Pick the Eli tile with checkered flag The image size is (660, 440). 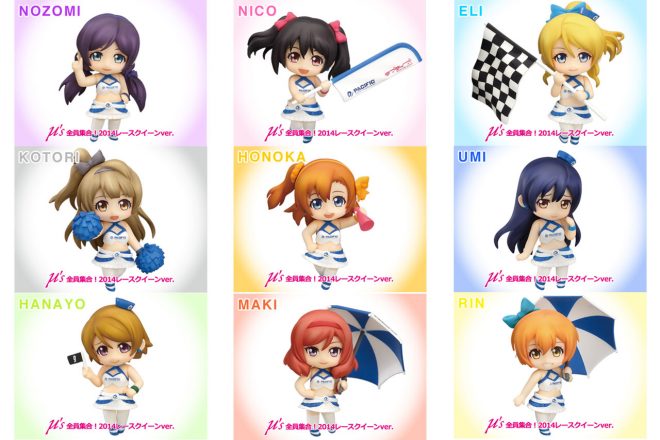[552, 73]
